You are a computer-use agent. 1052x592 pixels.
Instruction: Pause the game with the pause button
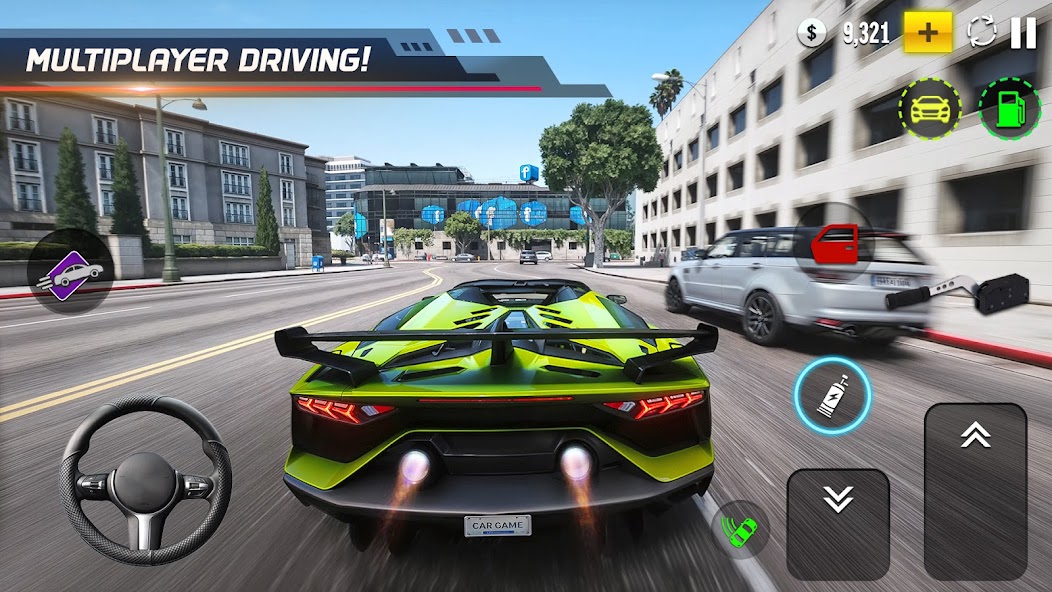(1023, 33)
